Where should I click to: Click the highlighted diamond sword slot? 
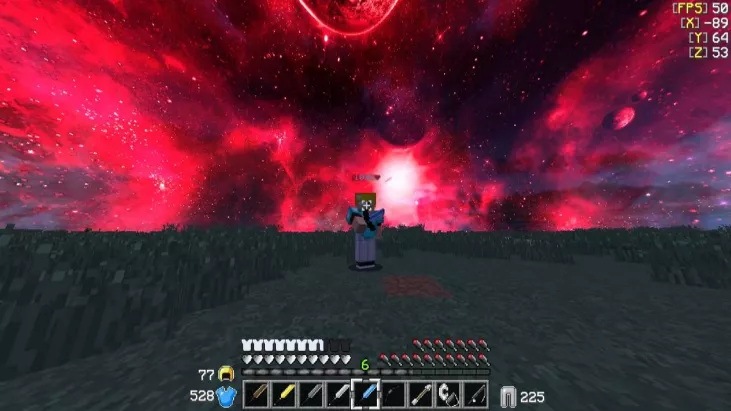pyautogui.click(x=366, y=395)
